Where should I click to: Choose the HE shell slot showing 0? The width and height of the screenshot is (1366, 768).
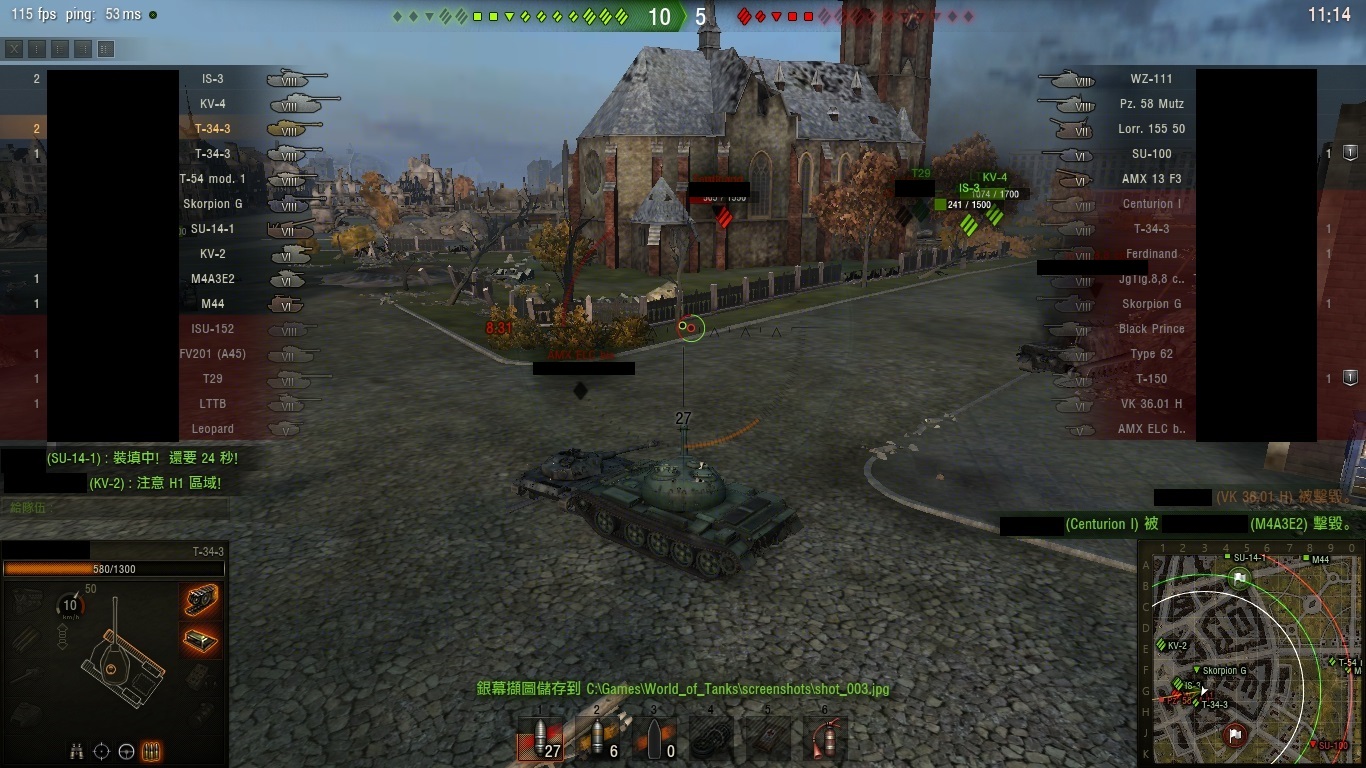point(654,740)
